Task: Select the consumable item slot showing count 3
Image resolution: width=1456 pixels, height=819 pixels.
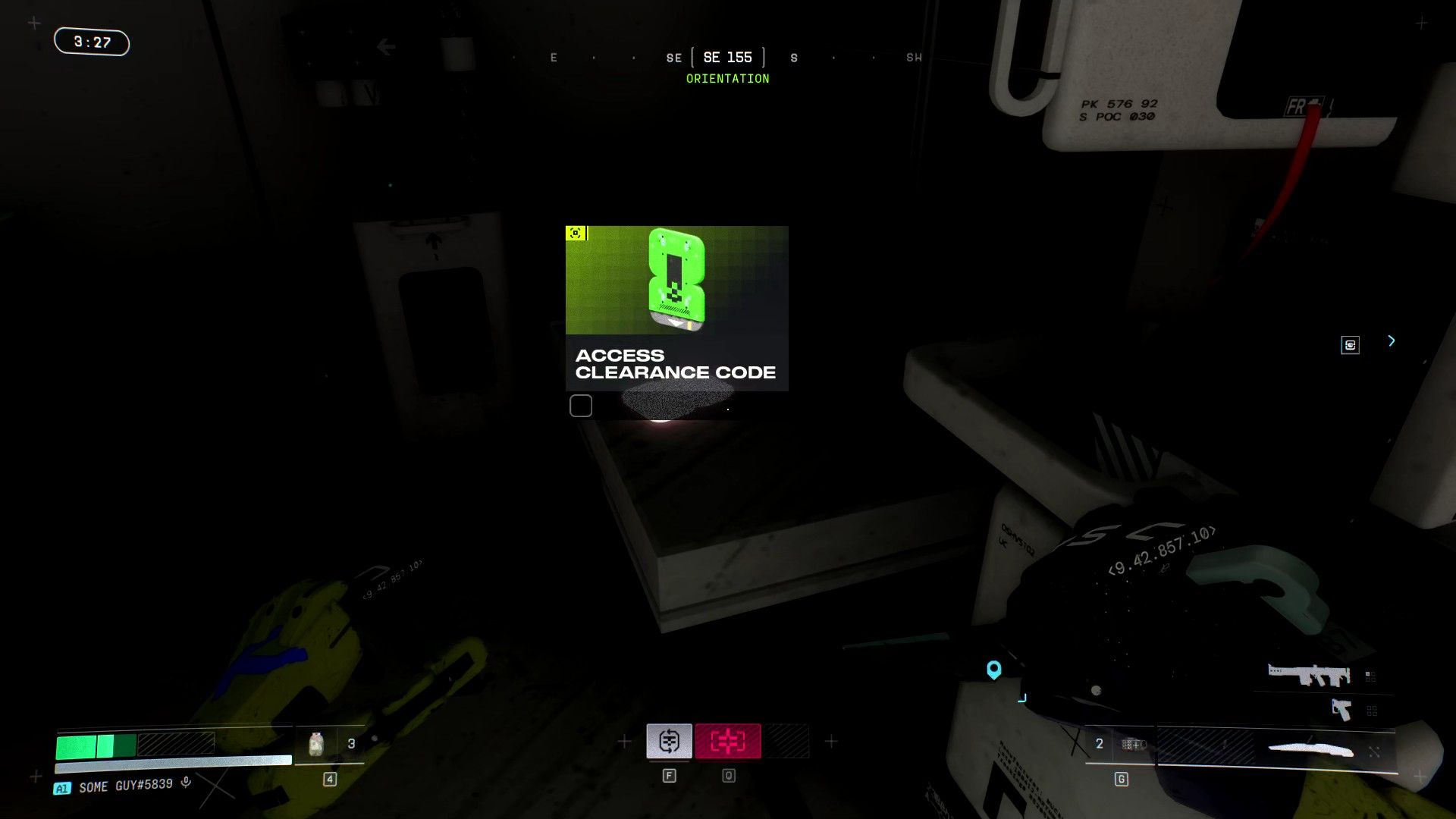Action: tap(330, 744)
